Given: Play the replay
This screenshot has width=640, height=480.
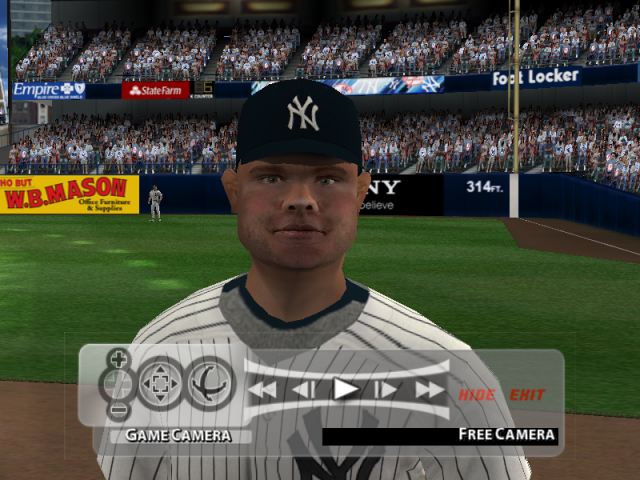Looking at the screenshot, I should tap(345, 389).
